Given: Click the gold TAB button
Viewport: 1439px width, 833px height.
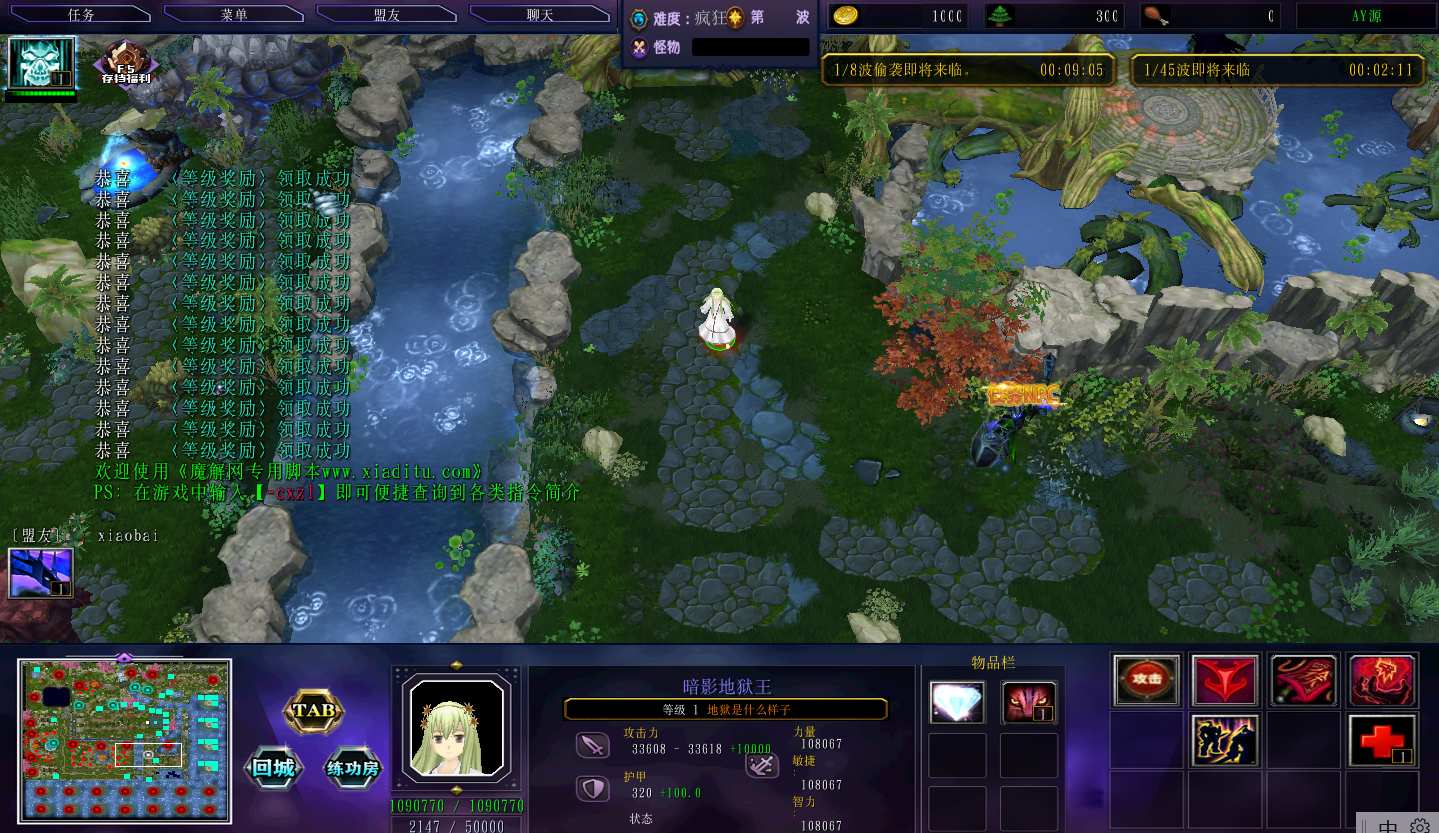Looking at the screenshot, I should [314, 712].
